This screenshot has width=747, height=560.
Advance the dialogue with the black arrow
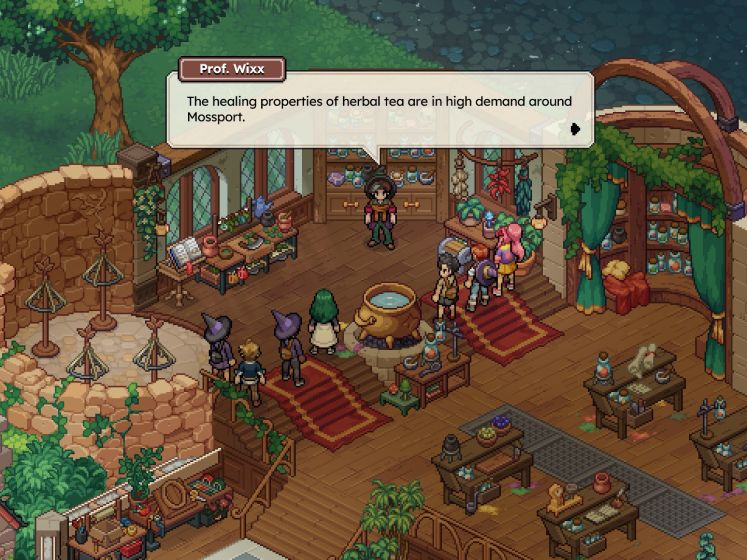tap(575, 128)
